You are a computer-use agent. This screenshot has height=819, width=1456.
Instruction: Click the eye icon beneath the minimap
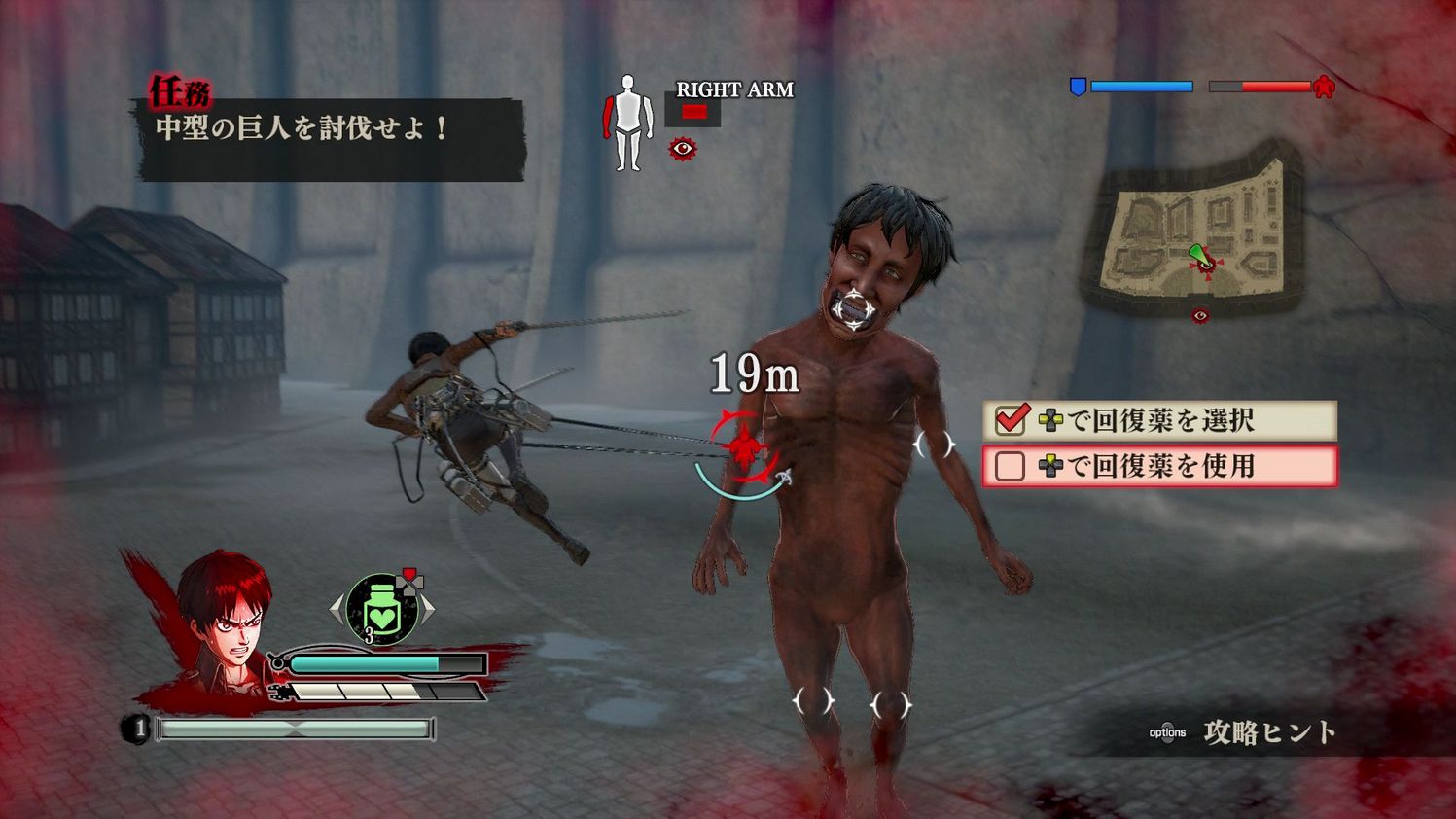pos(1200,314)
